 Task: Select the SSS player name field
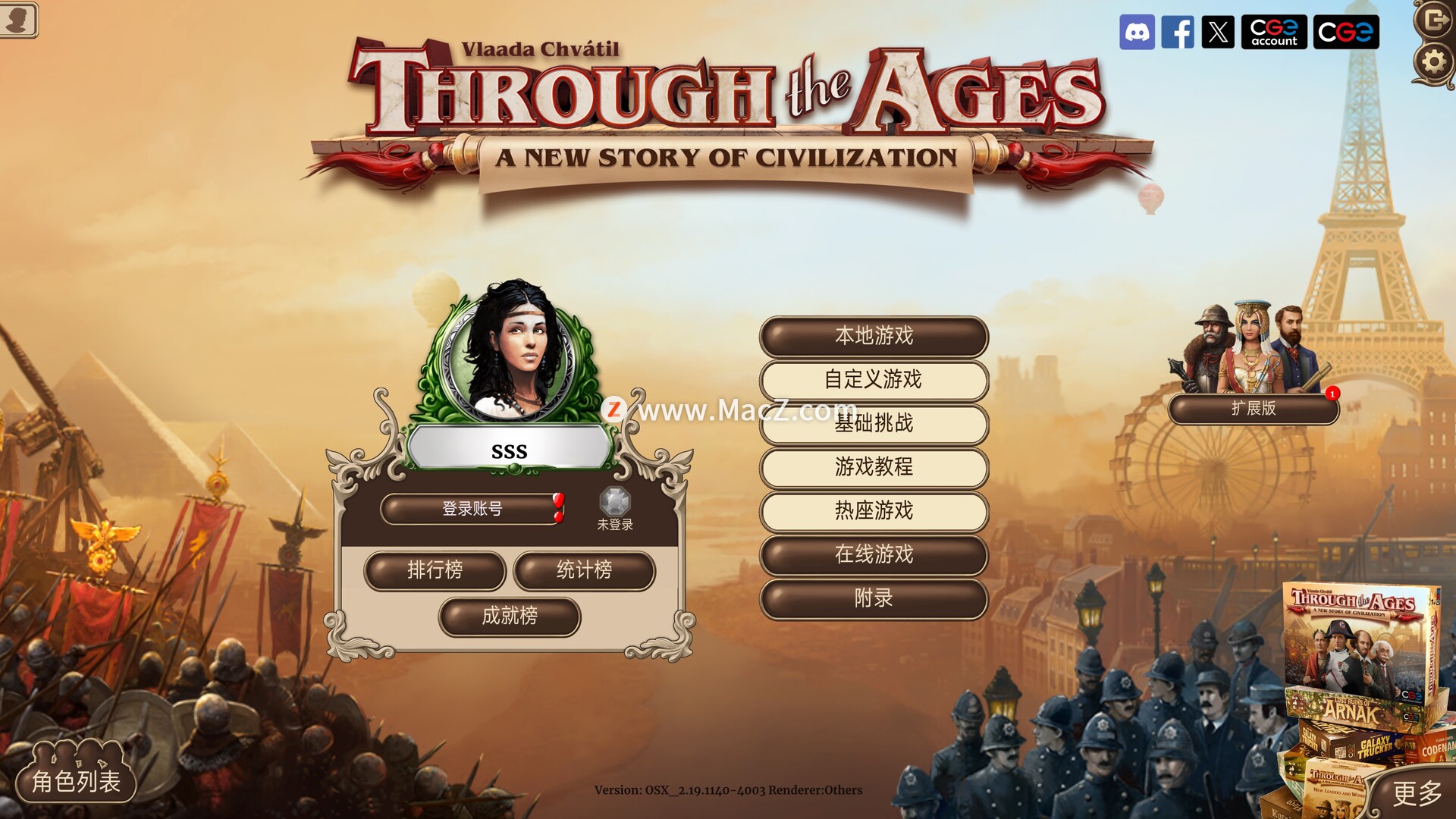(x=509, y=451)
